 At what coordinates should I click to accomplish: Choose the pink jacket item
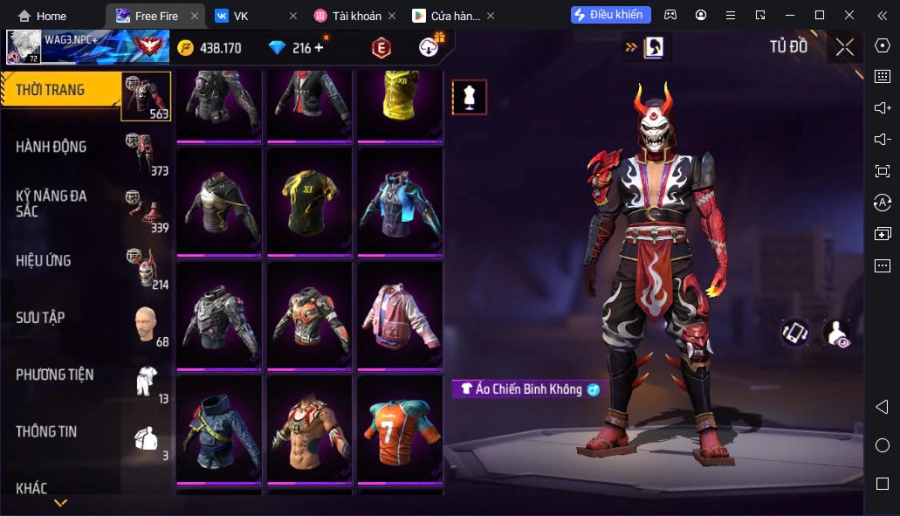pos(400,314)
